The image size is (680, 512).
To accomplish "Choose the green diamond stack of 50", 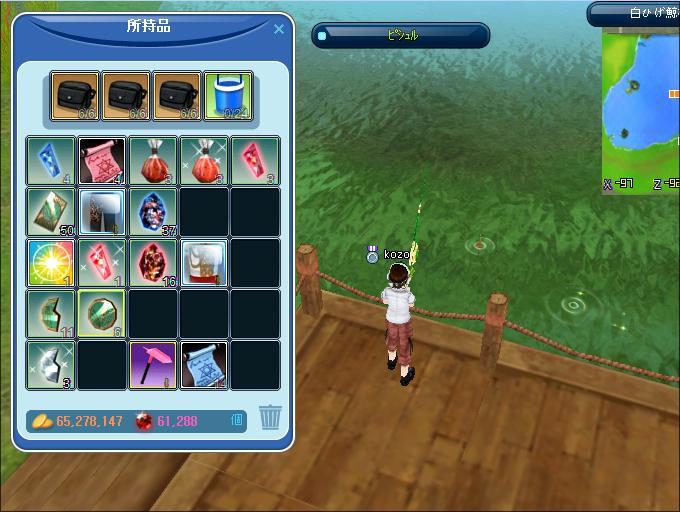I will (51, 212).
